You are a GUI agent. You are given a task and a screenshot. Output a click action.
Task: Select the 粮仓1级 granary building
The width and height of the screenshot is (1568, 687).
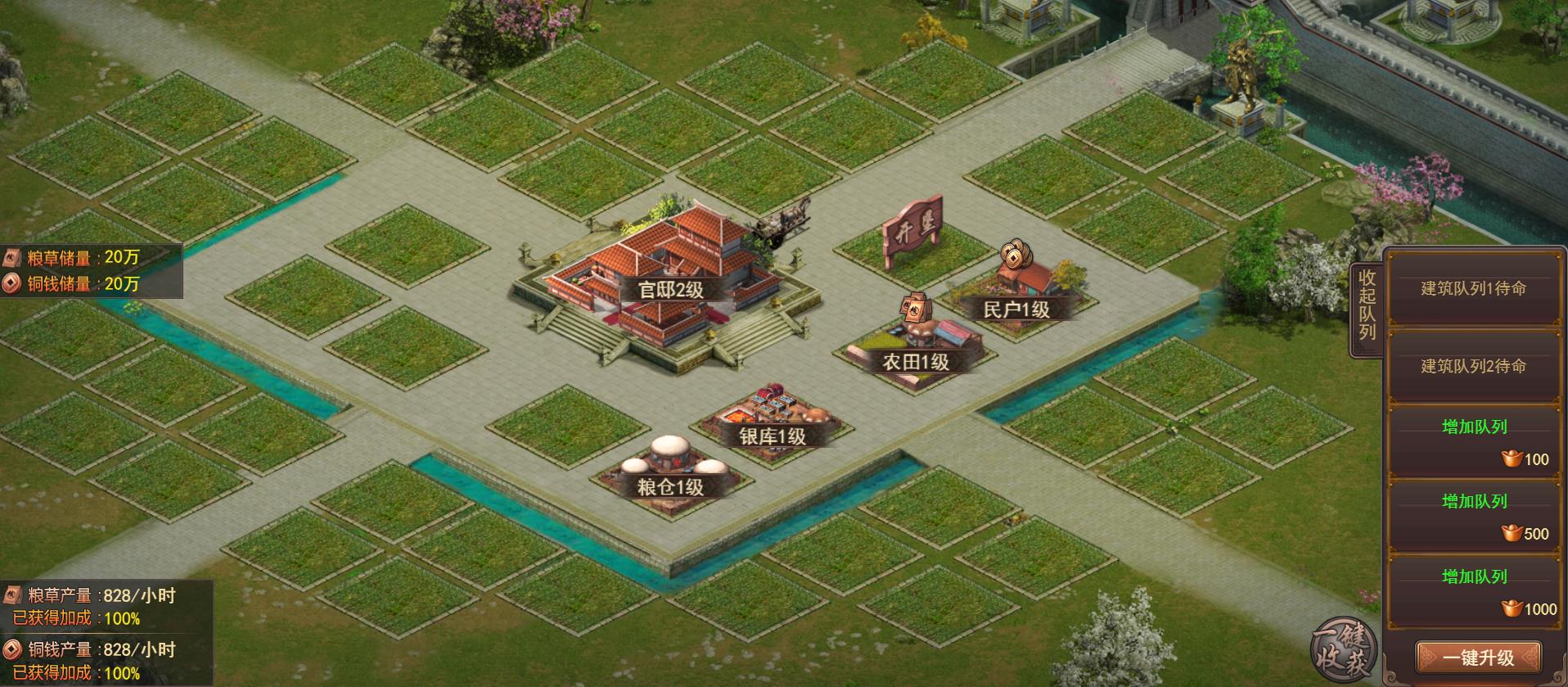point(673,471)
